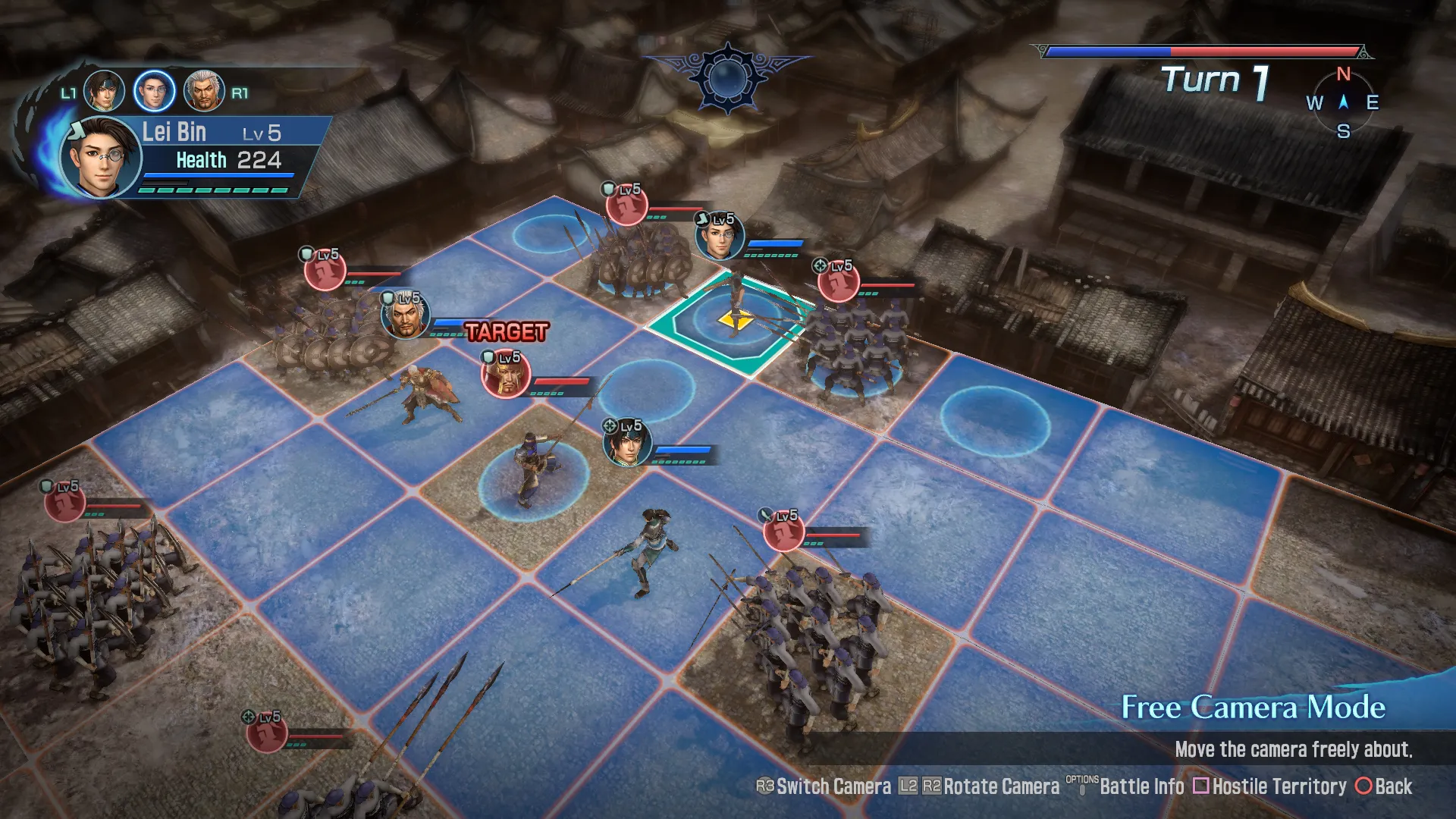The width and height of the screenshot is (1456, 819).
Task: Click the compass rose
Action: (x=1343, y=102)
